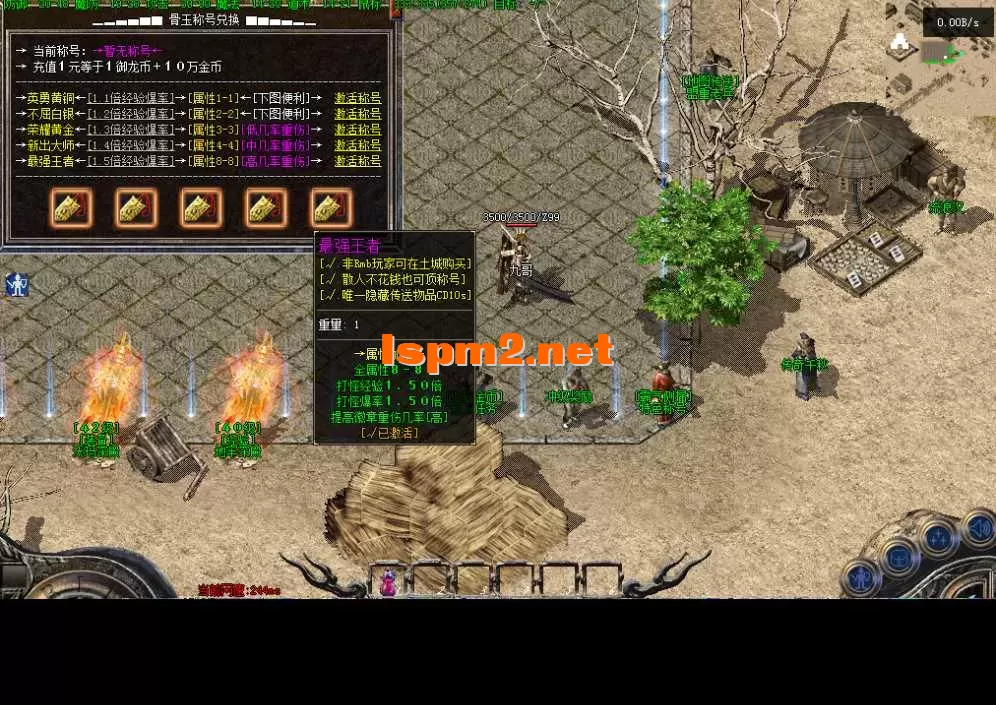
Task: Select the purple potion hotbar slot
Action: click(x=388, y=582)
